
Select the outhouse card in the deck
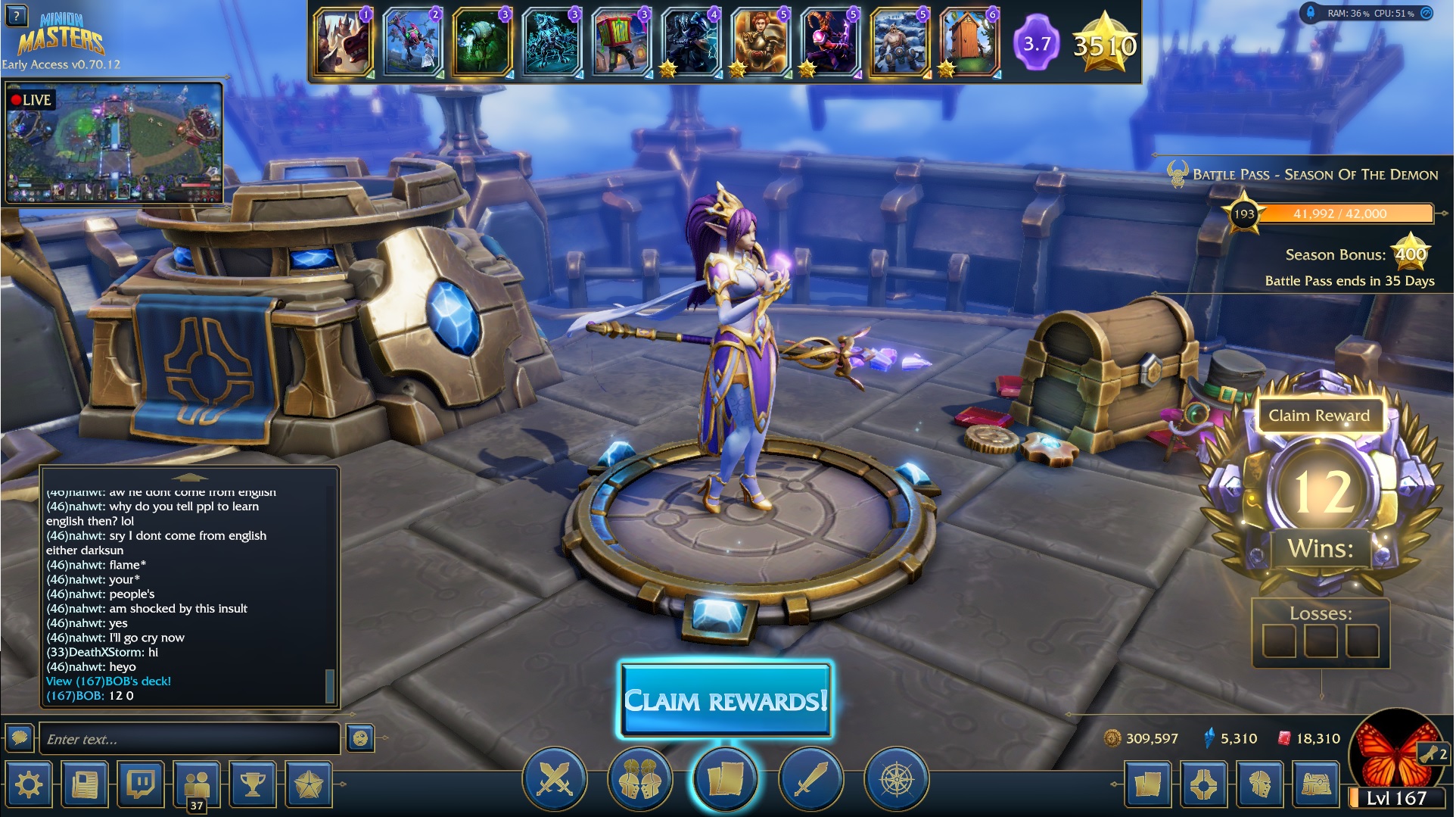[x=969, y=42]
